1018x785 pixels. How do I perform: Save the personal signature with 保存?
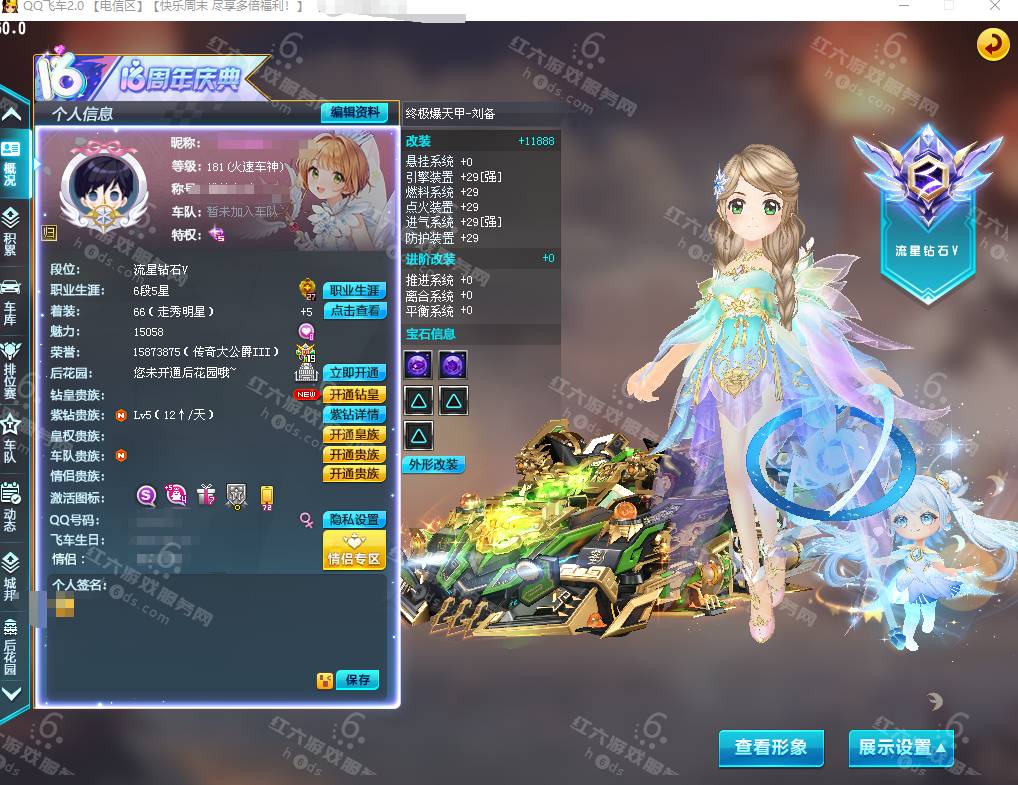point(357,680)
